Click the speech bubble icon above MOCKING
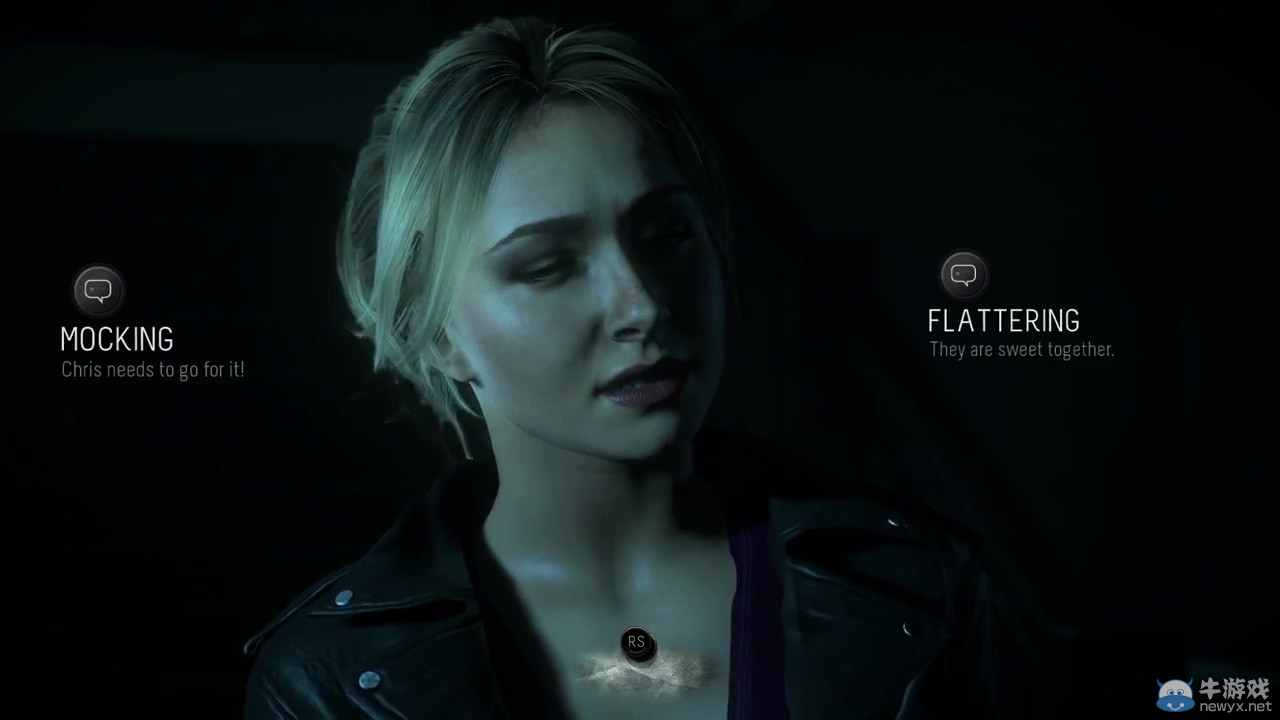This screenshot has width=1280, height=720. (x=98, y=291)
